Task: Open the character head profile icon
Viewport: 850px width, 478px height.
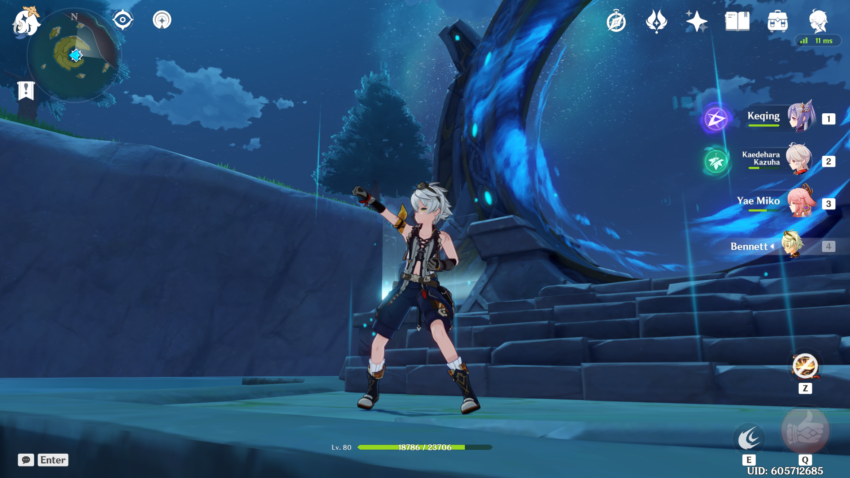Action: pos(818,21)
